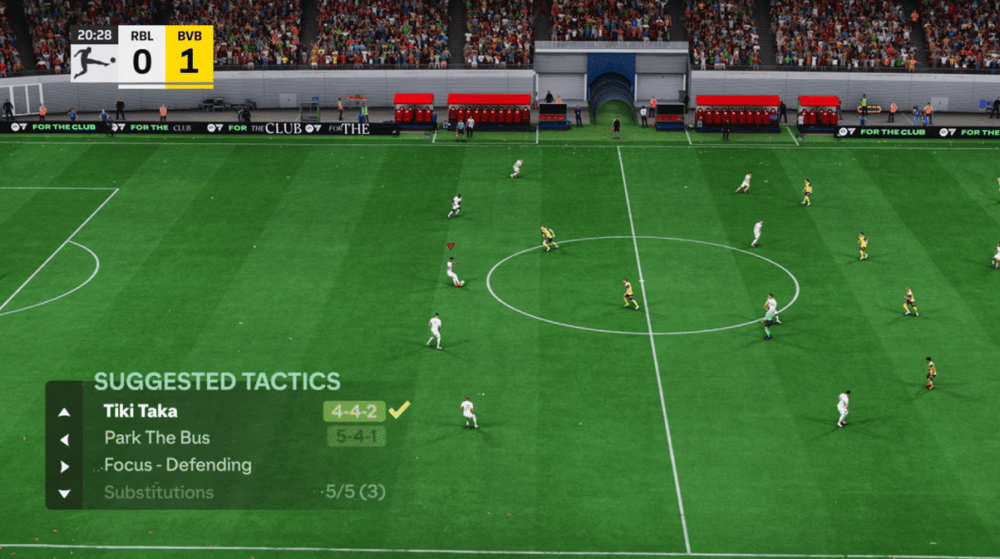Activate the Focus - Defending option
The height and width of the screenshot is (559, 1000).
click(178, 465)
